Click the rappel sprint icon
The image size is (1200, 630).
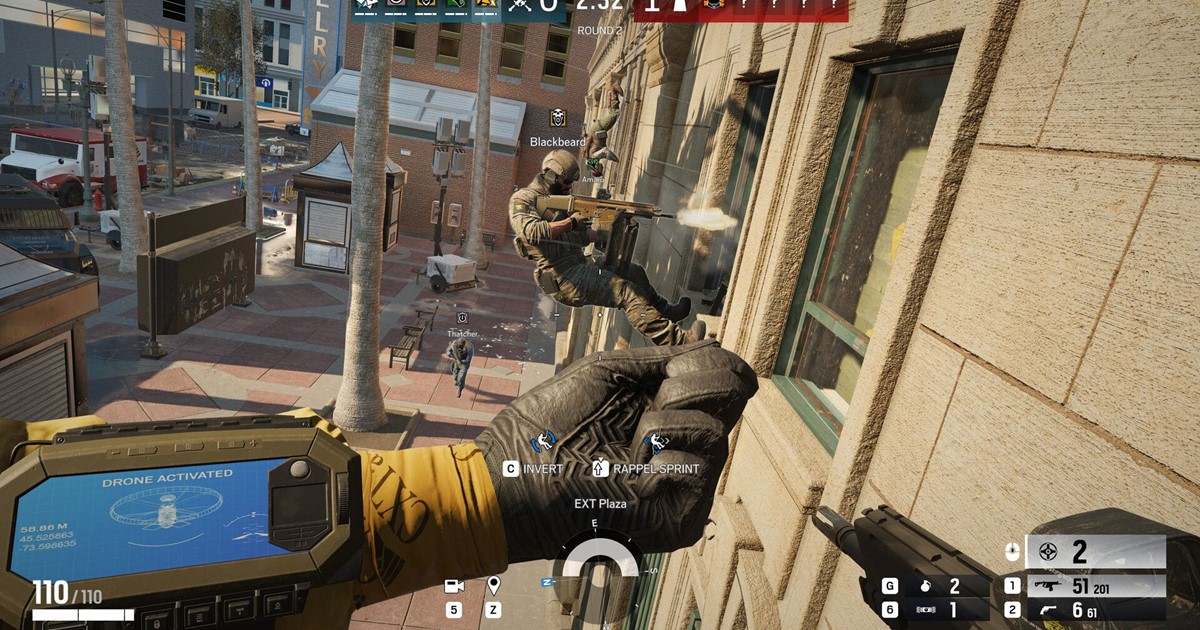[x=656, y=442]
